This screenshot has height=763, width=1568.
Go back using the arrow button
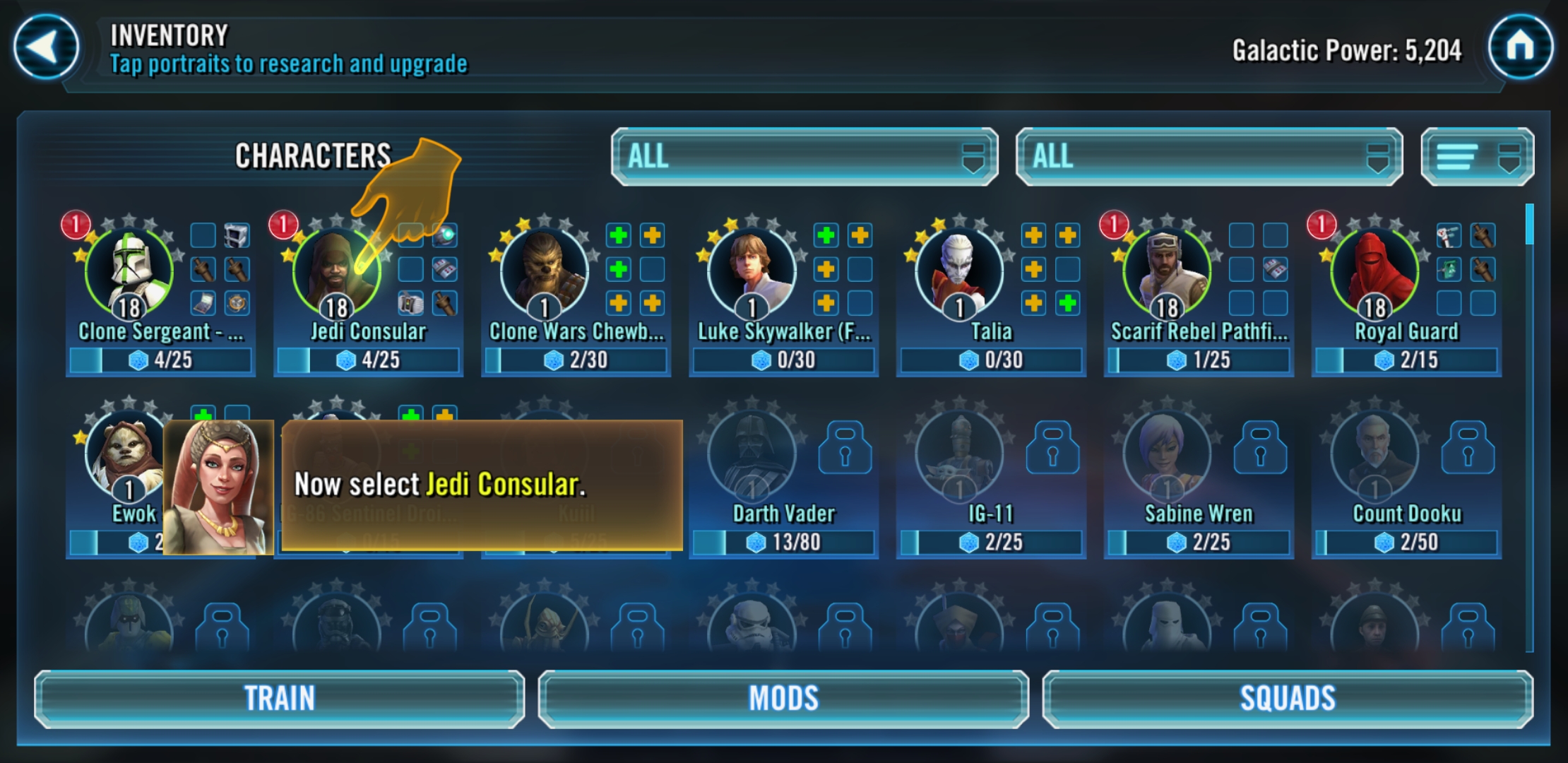[46, 48]
